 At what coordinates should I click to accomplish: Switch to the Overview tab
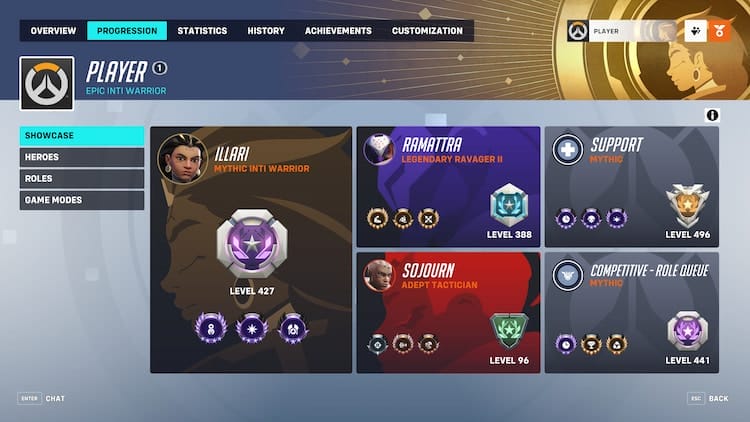(53, 31)
